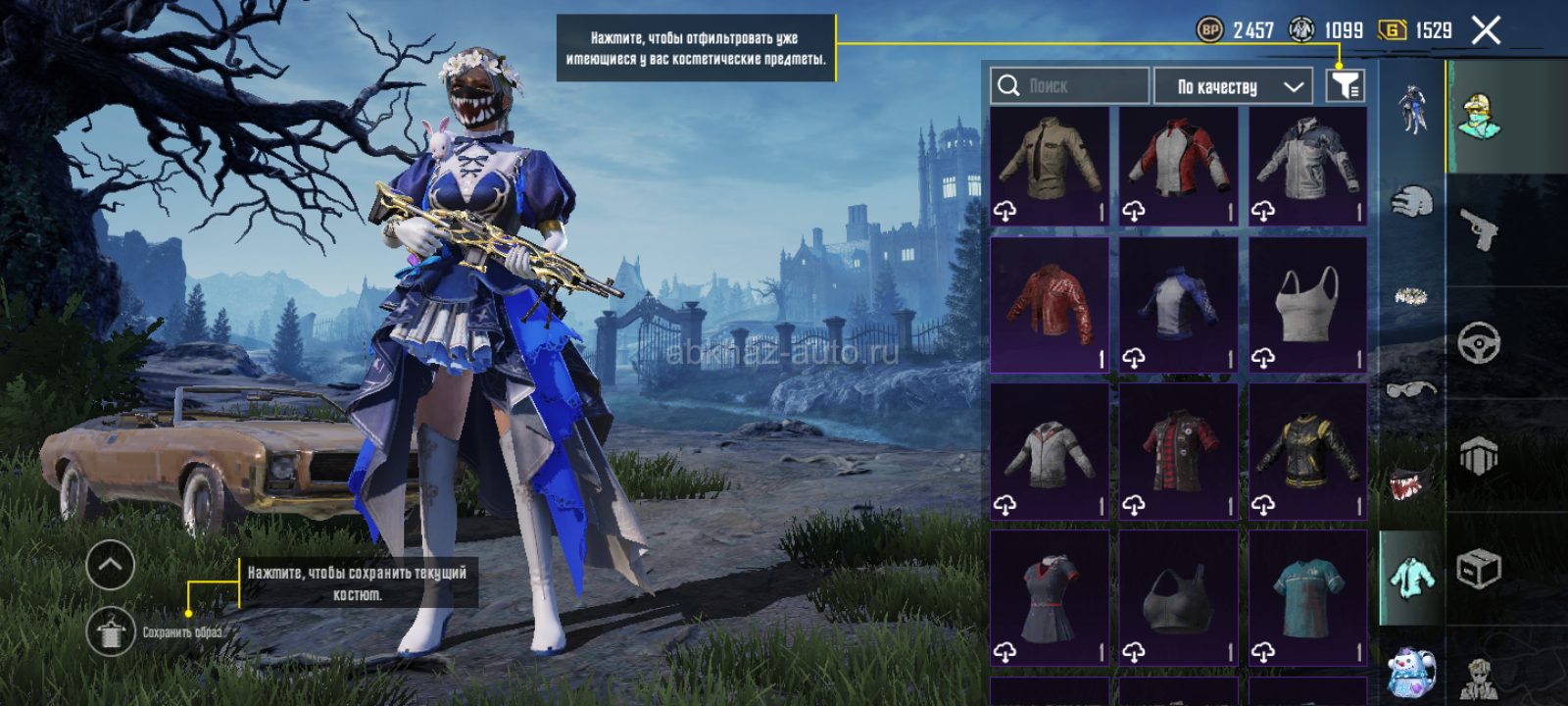Screen dimensions: 1568x706
Task: Choose the red leather jacket
Action: click(x=1050, y=305)
